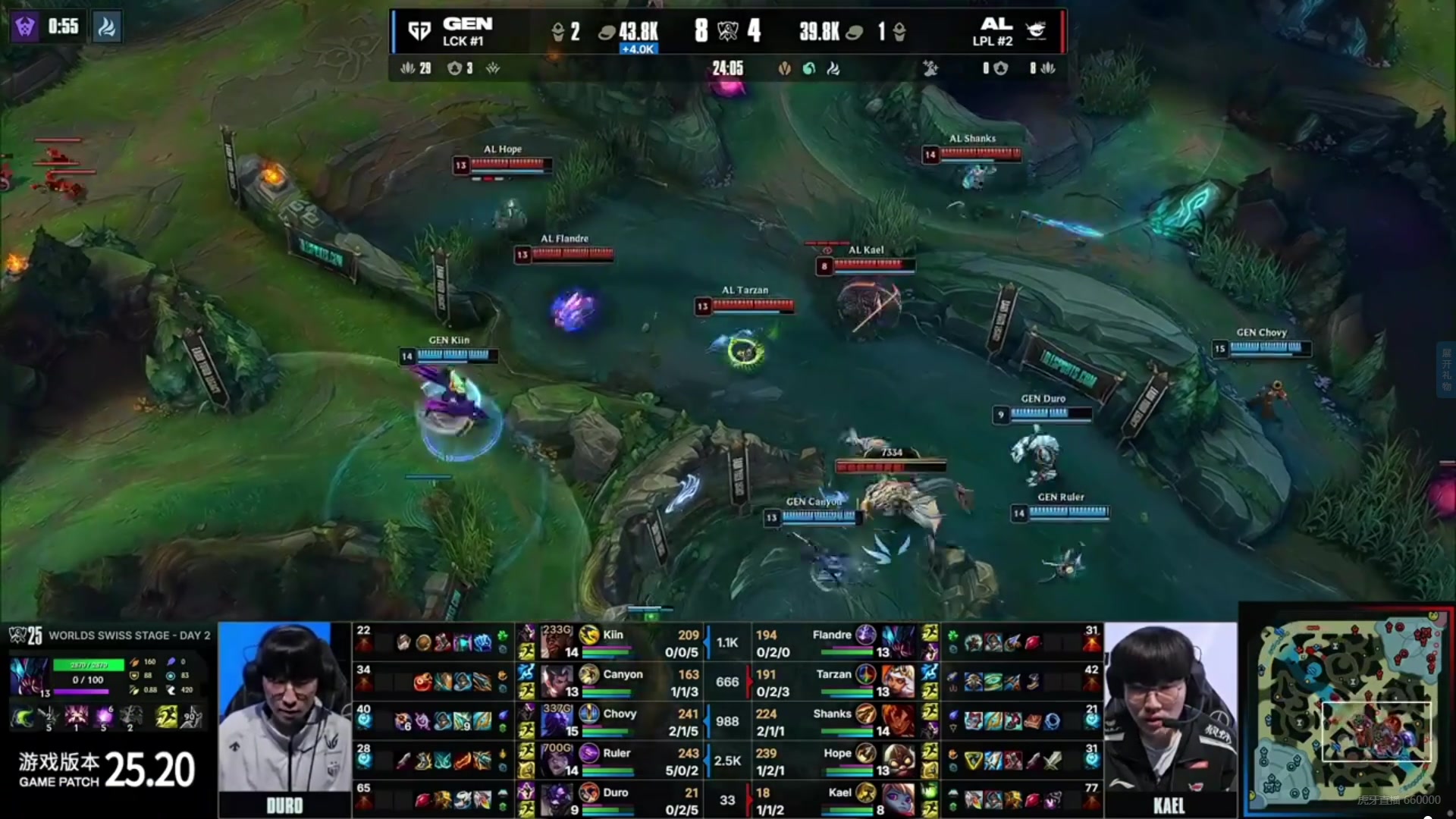This screenshot has height=819, width=1456.
Task: Select the Kael player camera thumbnail
Action: (x=1170, y=717)
